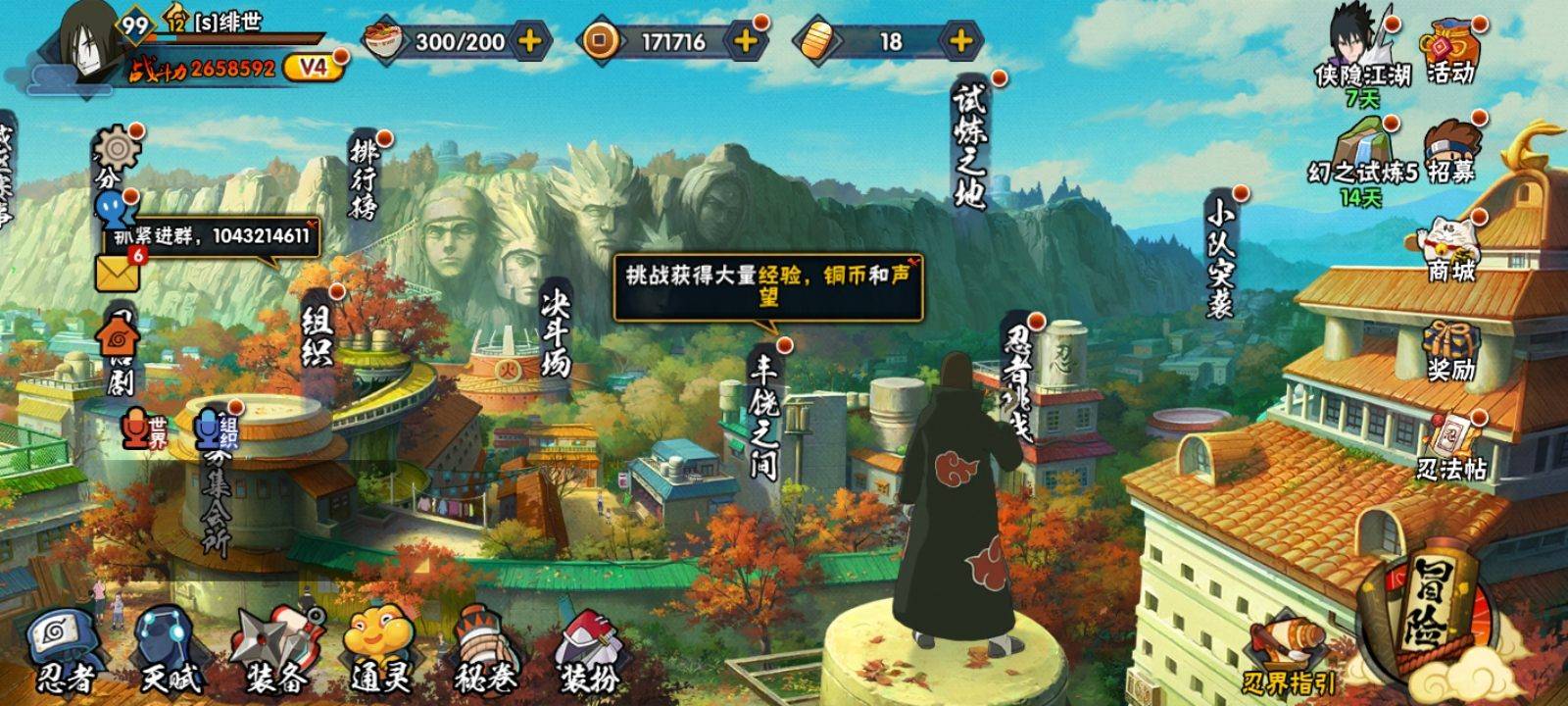Enter the 决斗场 duel arena
The height and width of the screenshot is (706, 1568).
click(555, 334)
